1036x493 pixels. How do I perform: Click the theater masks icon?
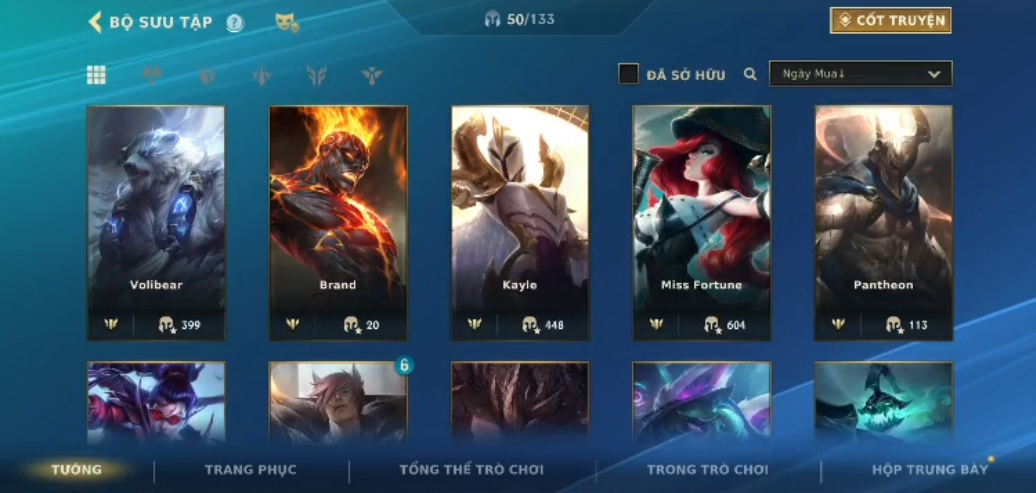click(x=287, y=22)
